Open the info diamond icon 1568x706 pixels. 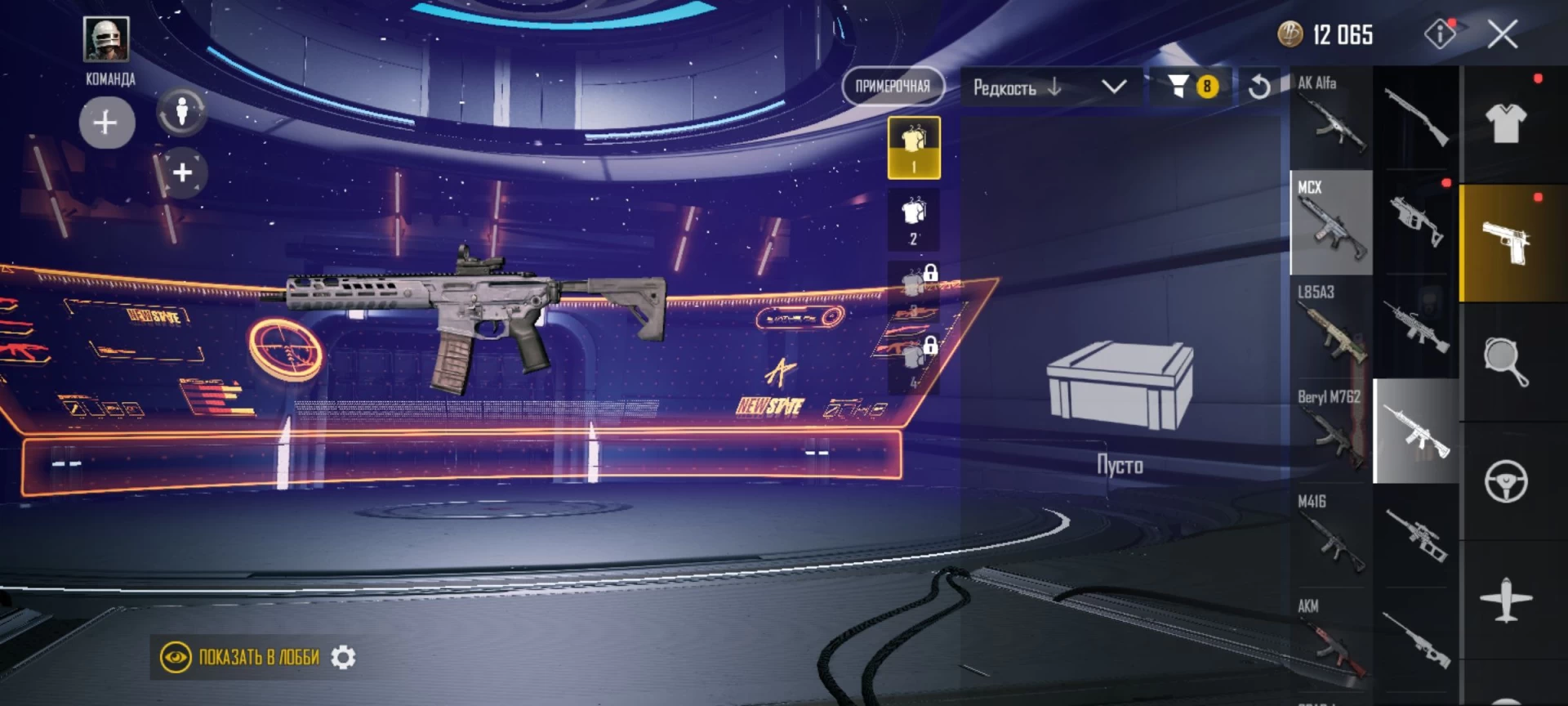[x=1440, y=34]
